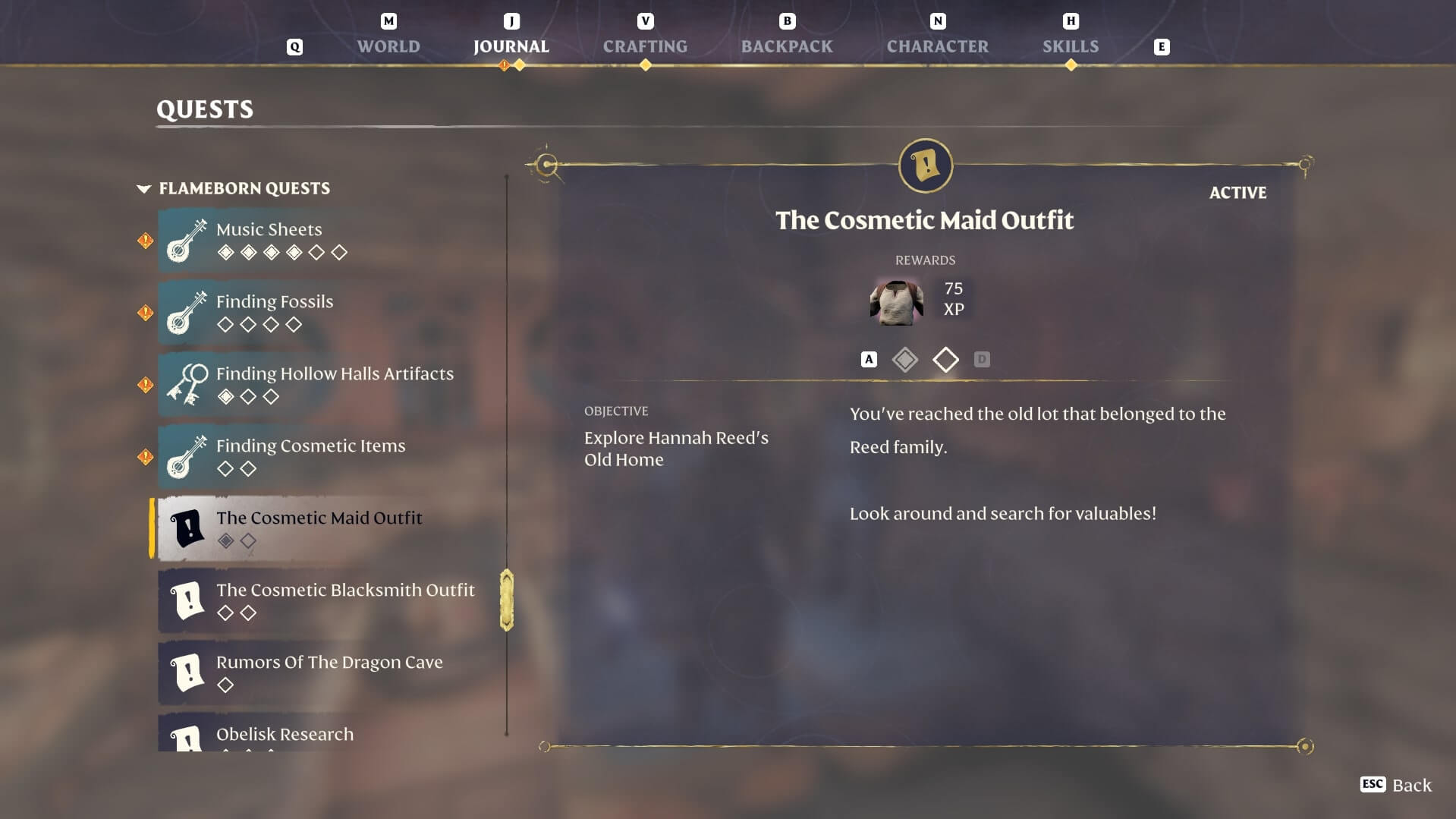
Task: Select Obelisk Research from the quest list
Action: click(x=284, y=734)
